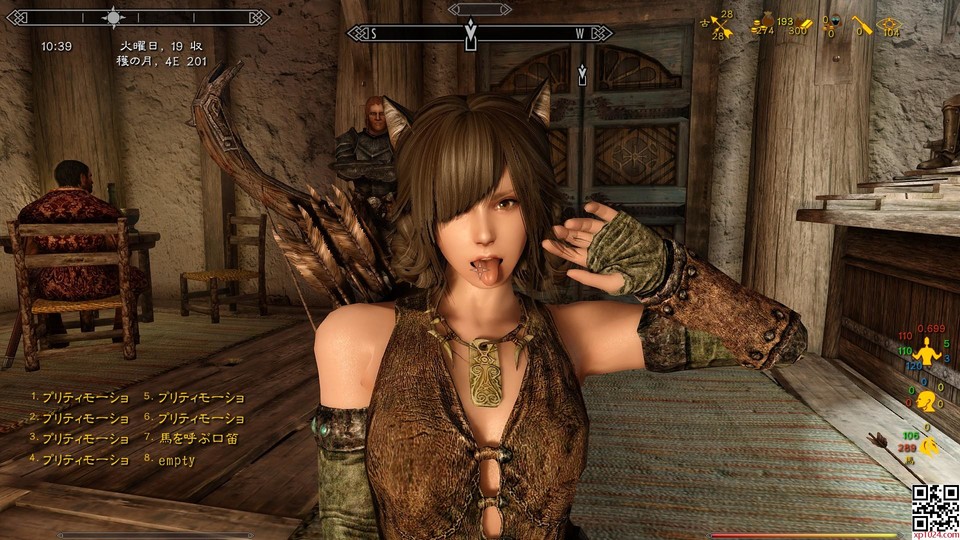Select the hotkey entry labeled empty

point(175,460)
